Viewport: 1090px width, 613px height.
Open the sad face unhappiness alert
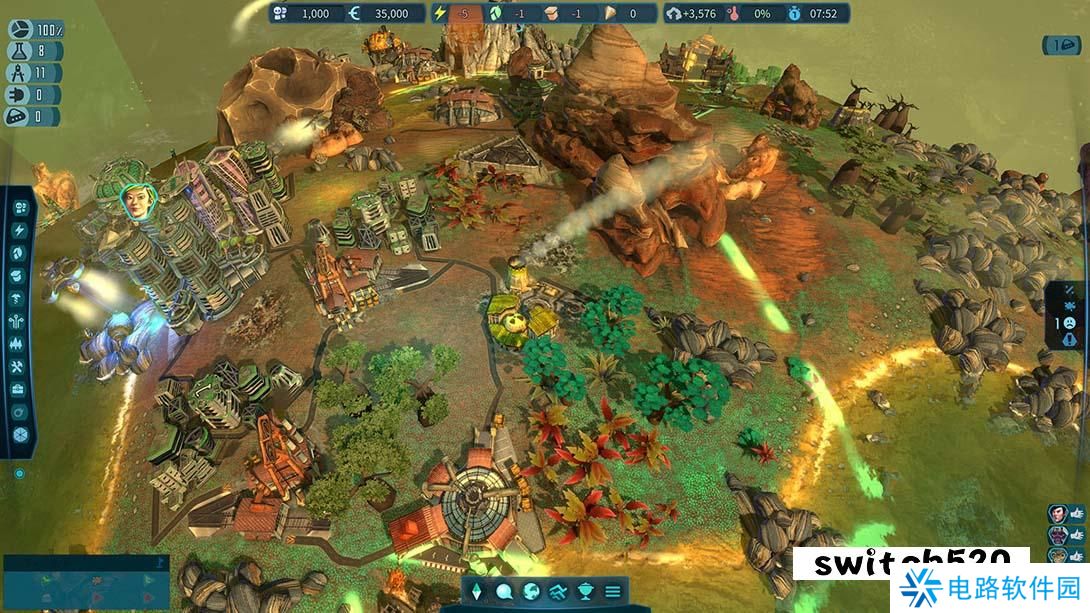tap(1069, 323)
